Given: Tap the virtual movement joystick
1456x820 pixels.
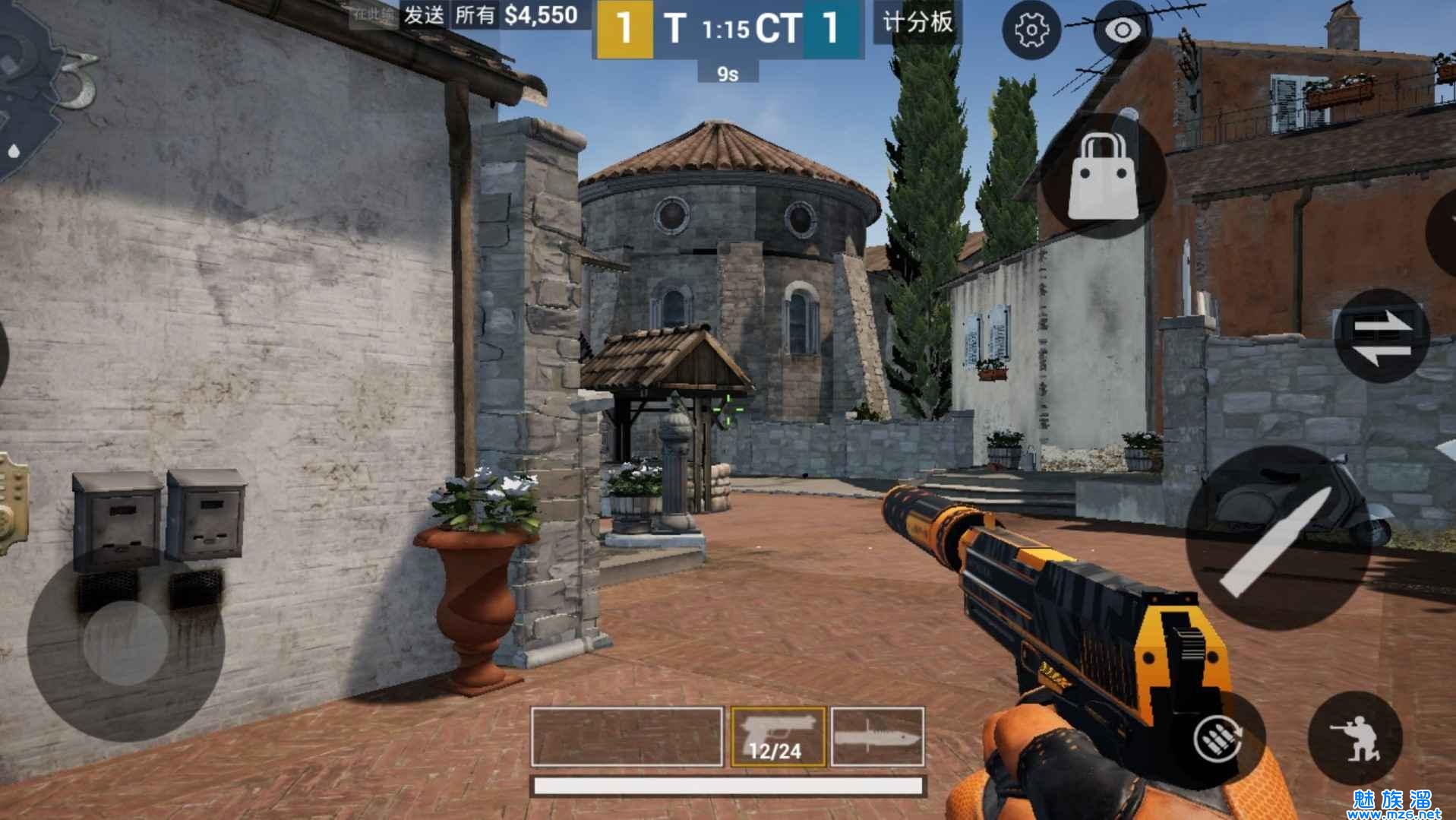Looking at the screenshot, I should click(125, 642).
